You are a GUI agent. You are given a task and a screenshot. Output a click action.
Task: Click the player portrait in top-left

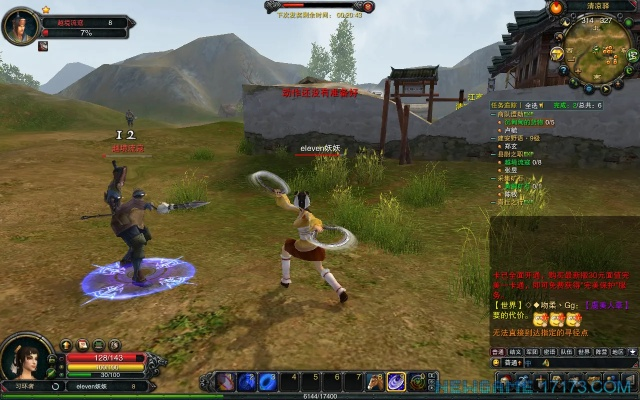click(x=21, y=27)
